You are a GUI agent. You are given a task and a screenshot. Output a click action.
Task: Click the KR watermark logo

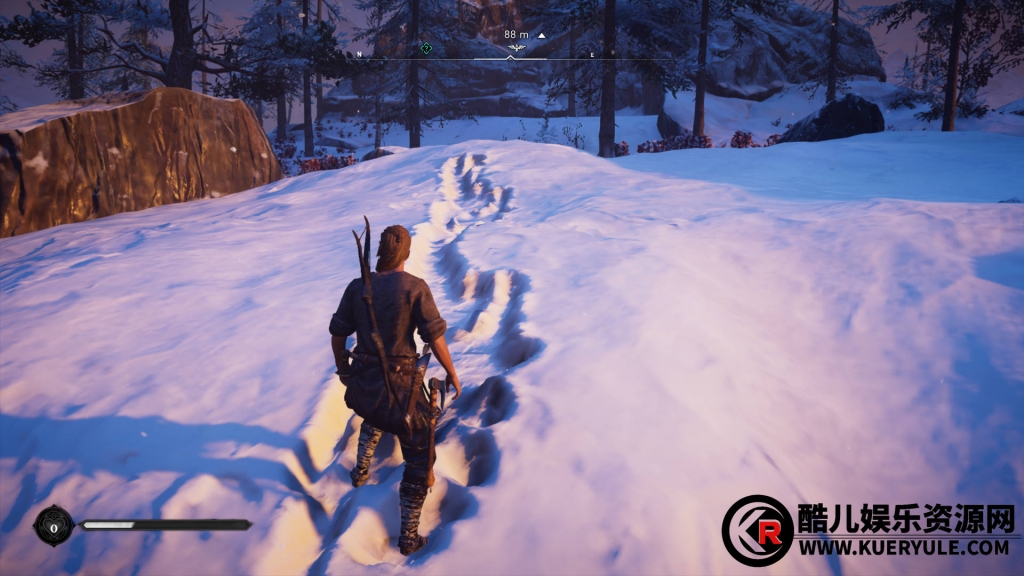(757, 531)
